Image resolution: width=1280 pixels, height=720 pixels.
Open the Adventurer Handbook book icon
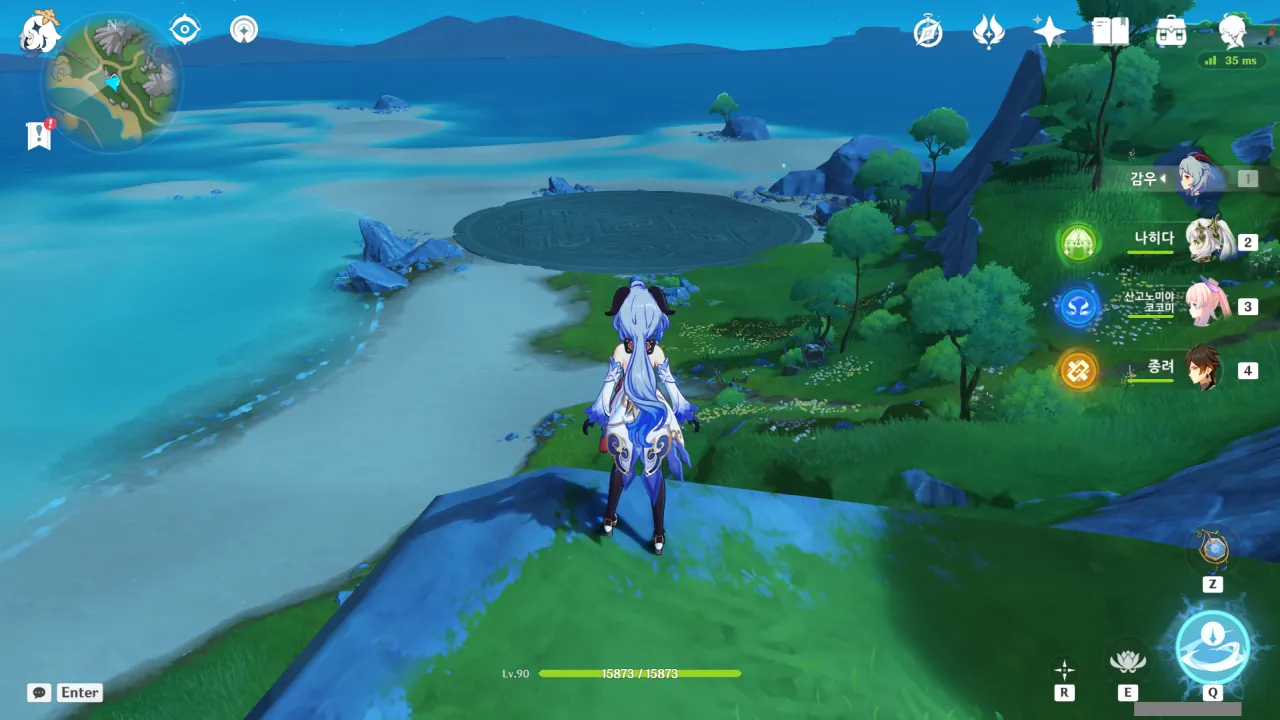coord(1110,32)
